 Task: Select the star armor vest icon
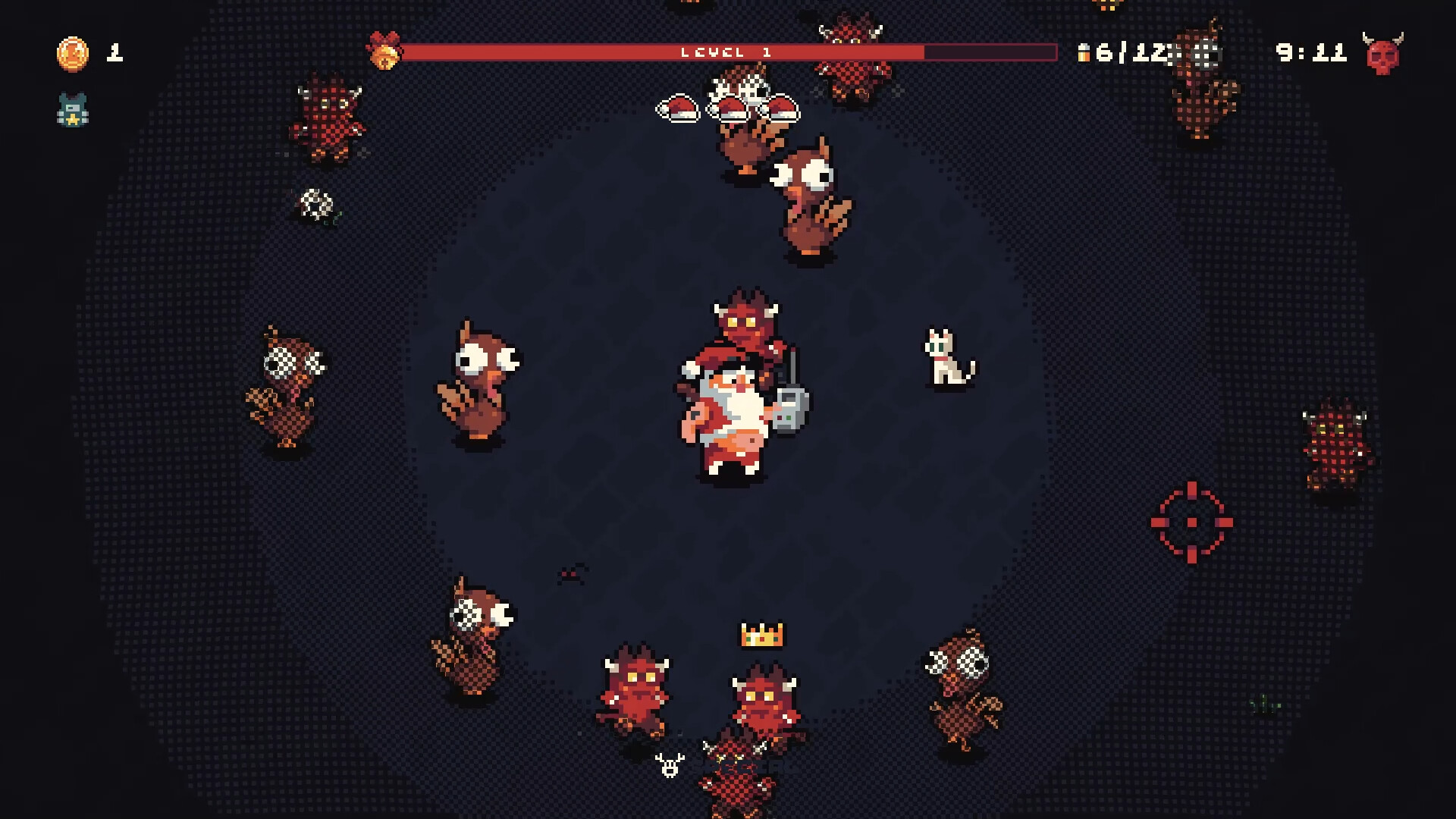click(72, 111)
